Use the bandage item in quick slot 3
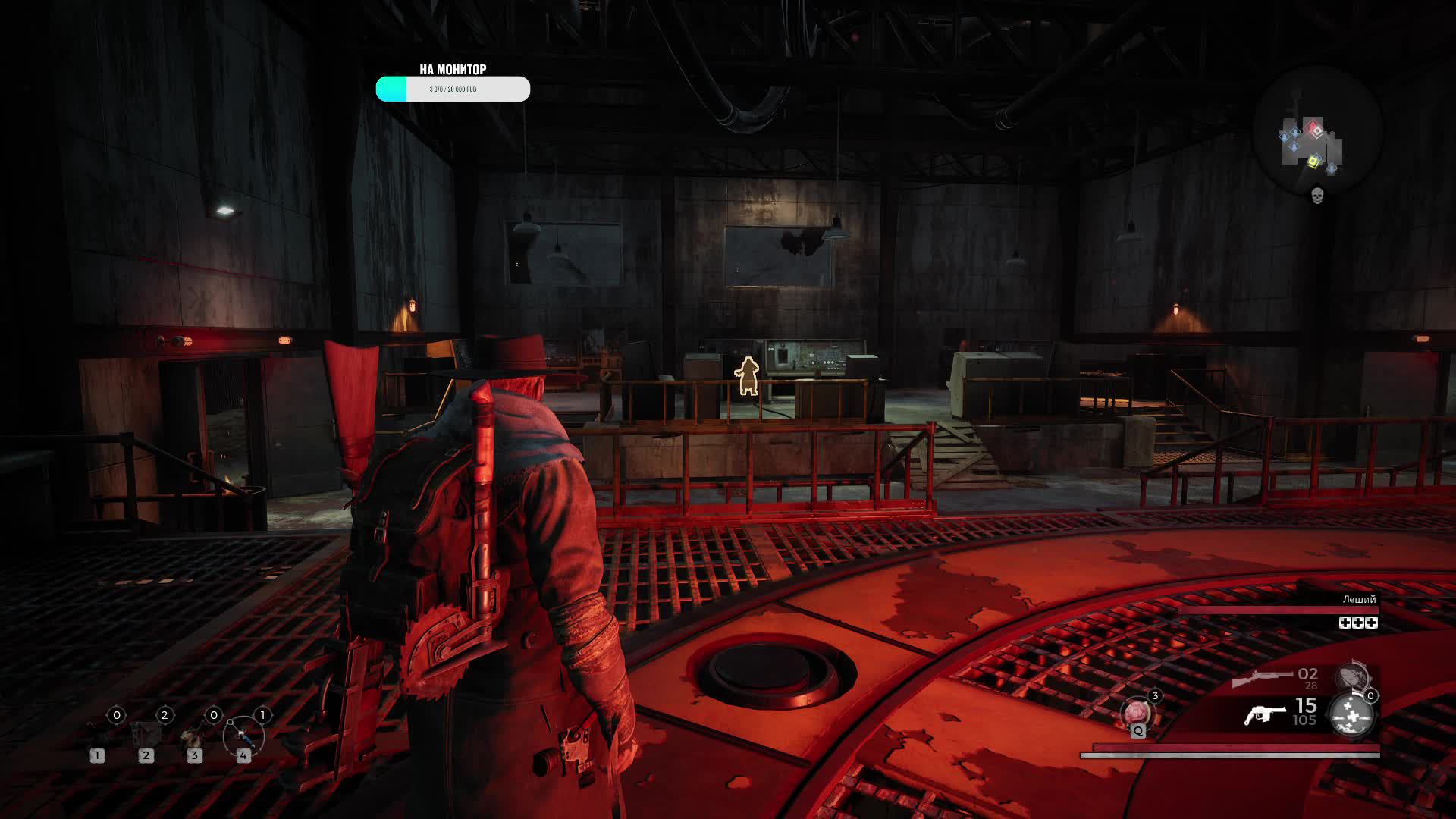This screenshot has width=1456, height=819. tap(193, 734)
